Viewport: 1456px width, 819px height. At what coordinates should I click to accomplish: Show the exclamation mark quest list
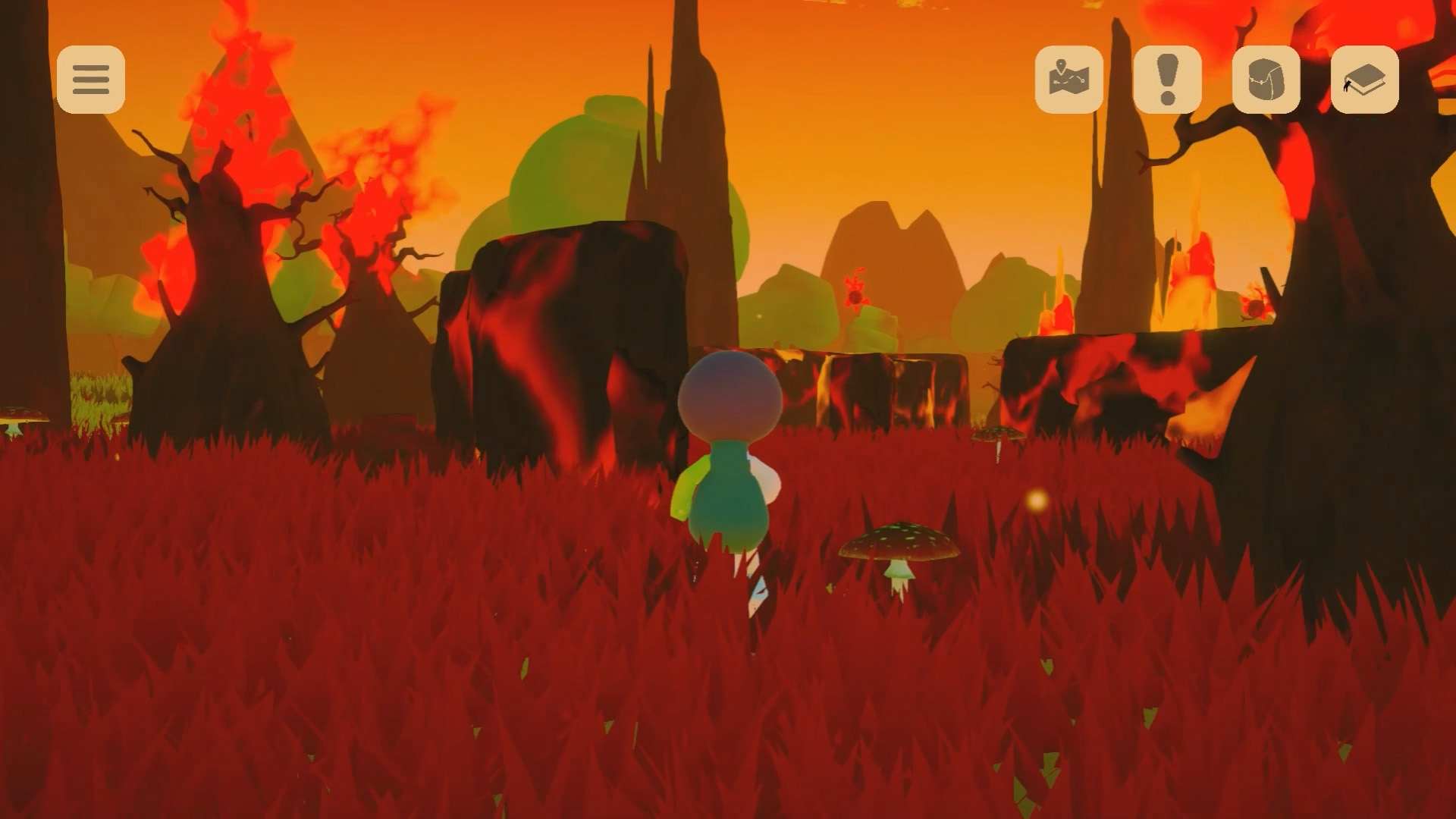1167,80
